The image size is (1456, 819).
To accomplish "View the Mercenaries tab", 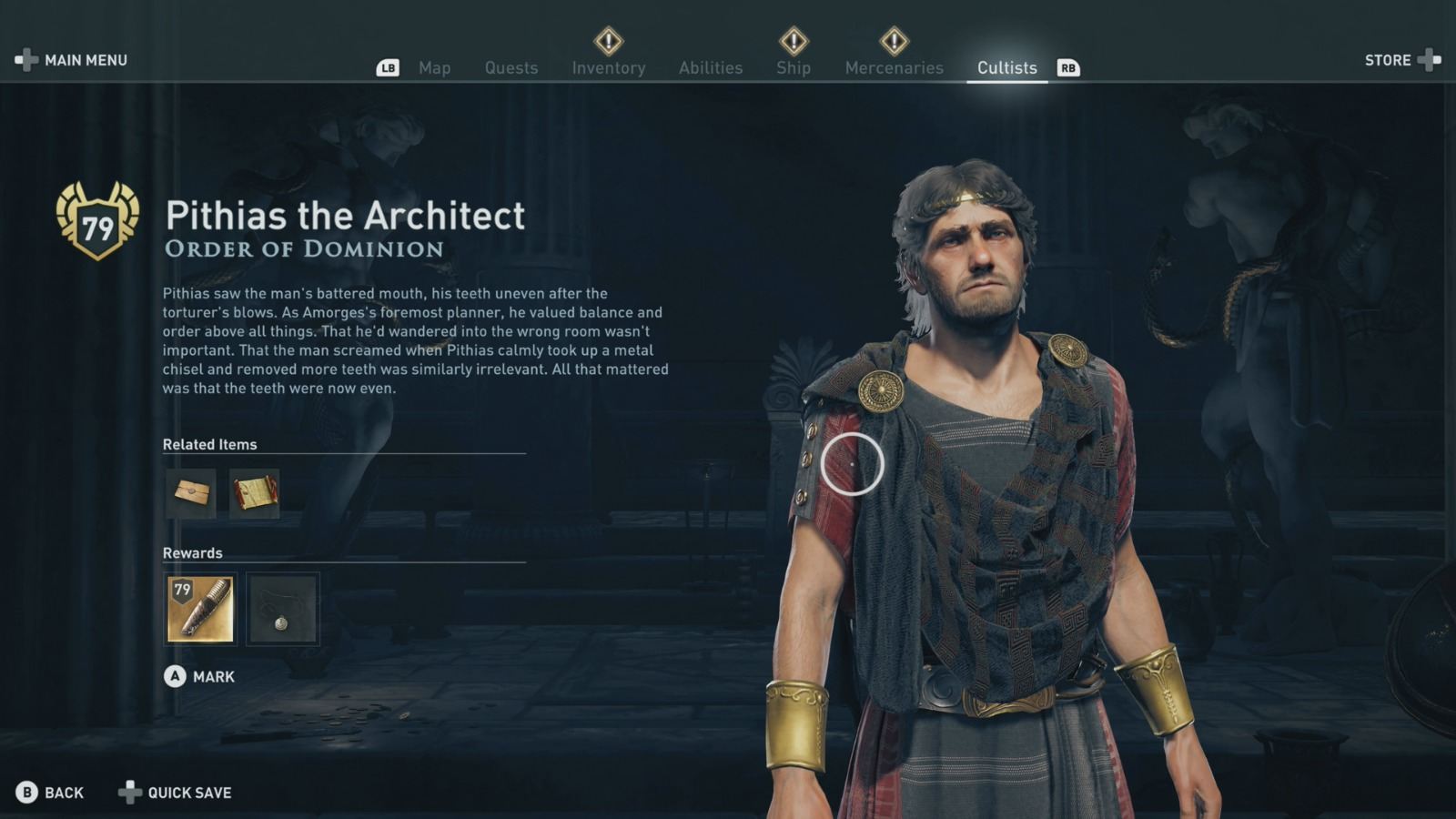I will (894, 68).
